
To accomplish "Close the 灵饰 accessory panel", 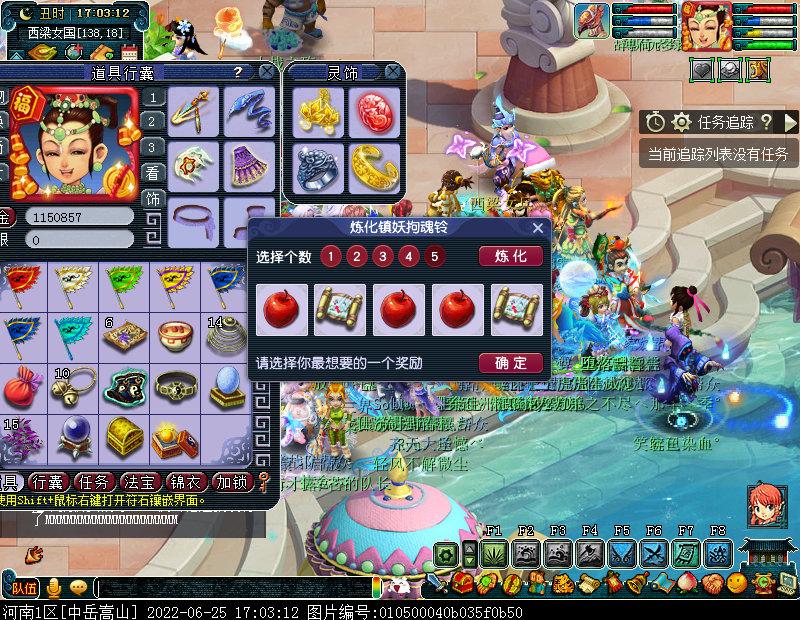I will (395, 72).
